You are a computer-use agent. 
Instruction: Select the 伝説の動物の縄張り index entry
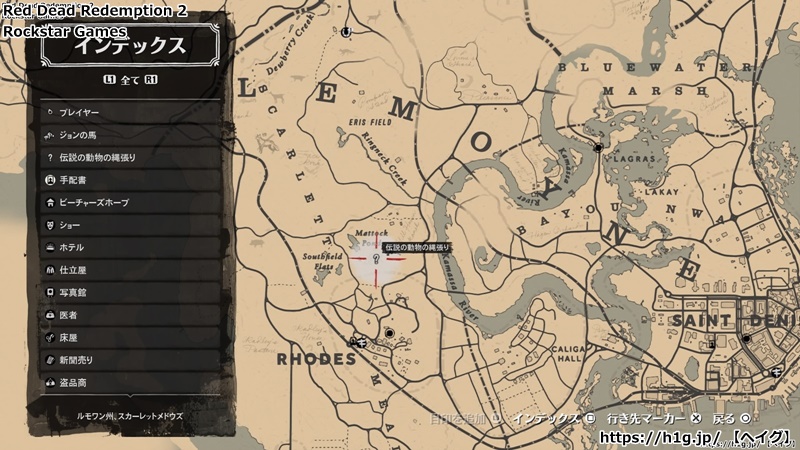[130, 158]
